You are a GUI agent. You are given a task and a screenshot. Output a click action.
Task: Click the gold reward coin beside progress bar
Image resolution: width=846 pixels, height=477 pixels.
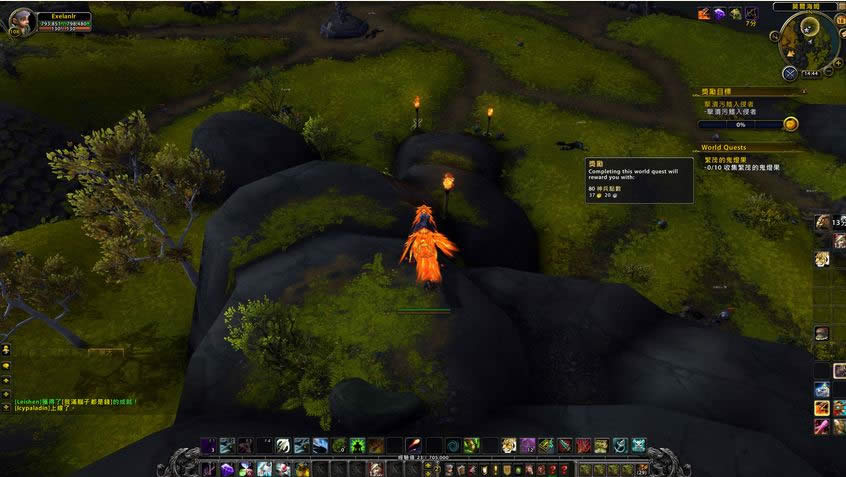[790, 124]
